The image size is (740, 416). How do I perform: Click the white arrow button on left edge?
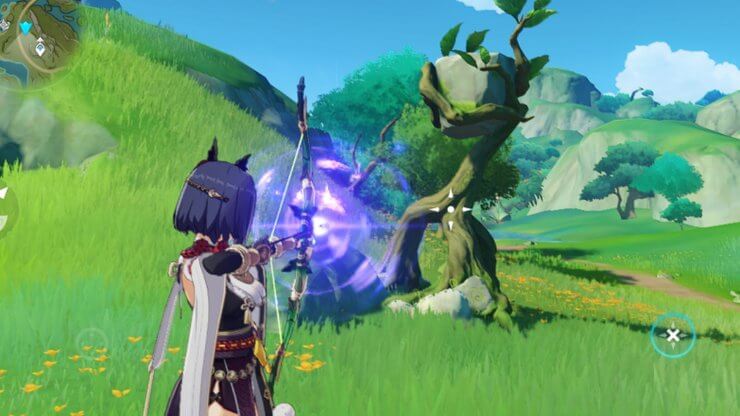tap(4, 194)
